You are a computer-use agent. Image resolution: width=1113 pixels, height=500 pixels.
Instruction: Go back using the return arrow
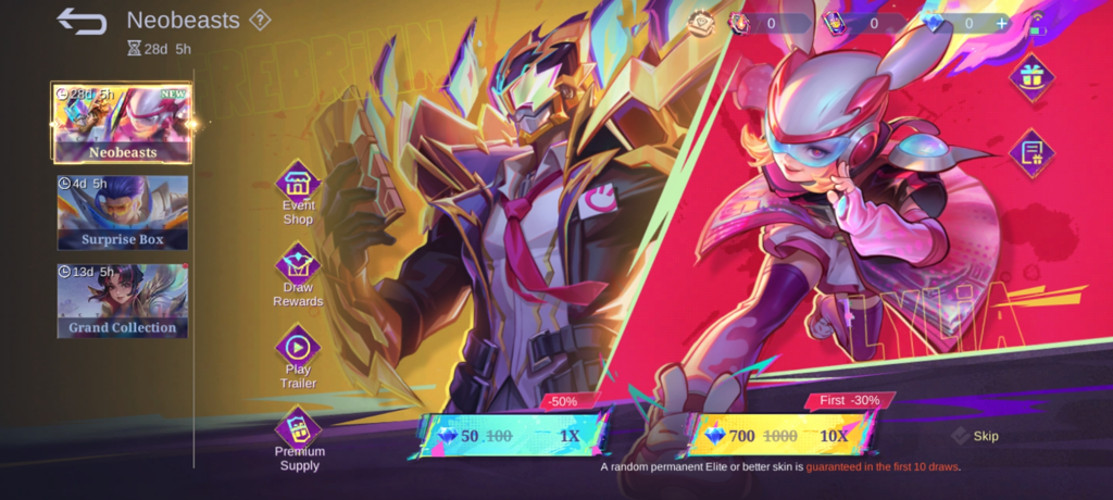(81, 21)
